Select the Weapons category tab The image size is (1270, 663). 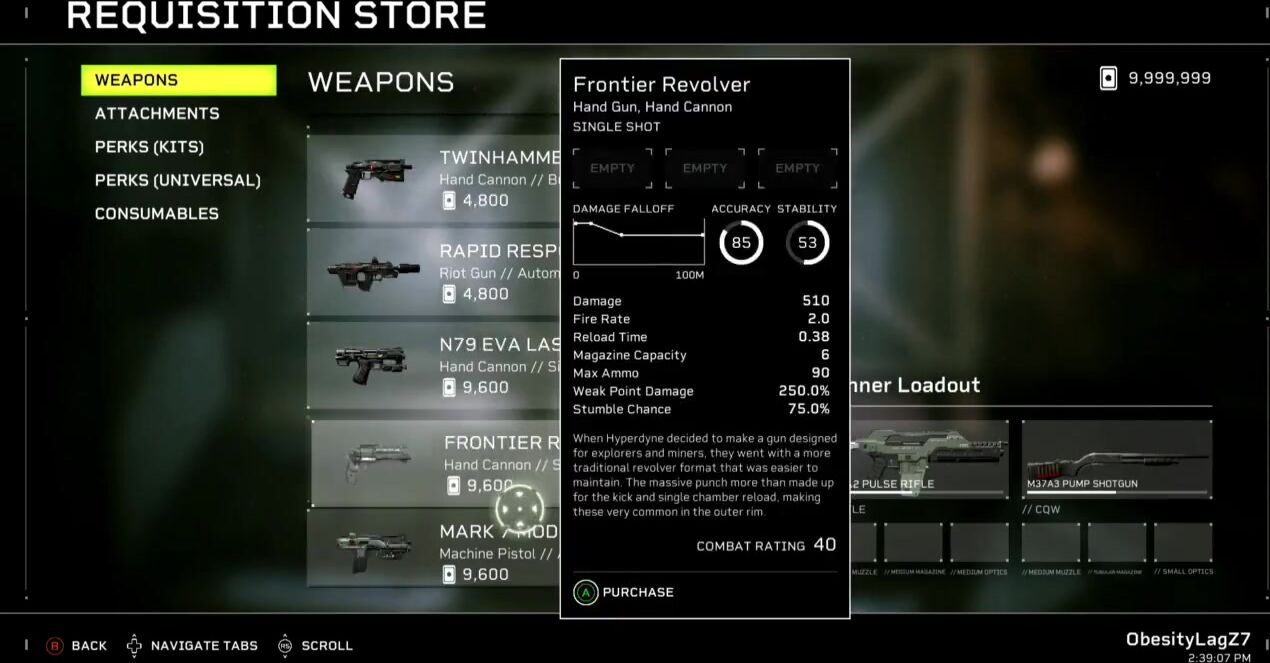click(178, 80)
